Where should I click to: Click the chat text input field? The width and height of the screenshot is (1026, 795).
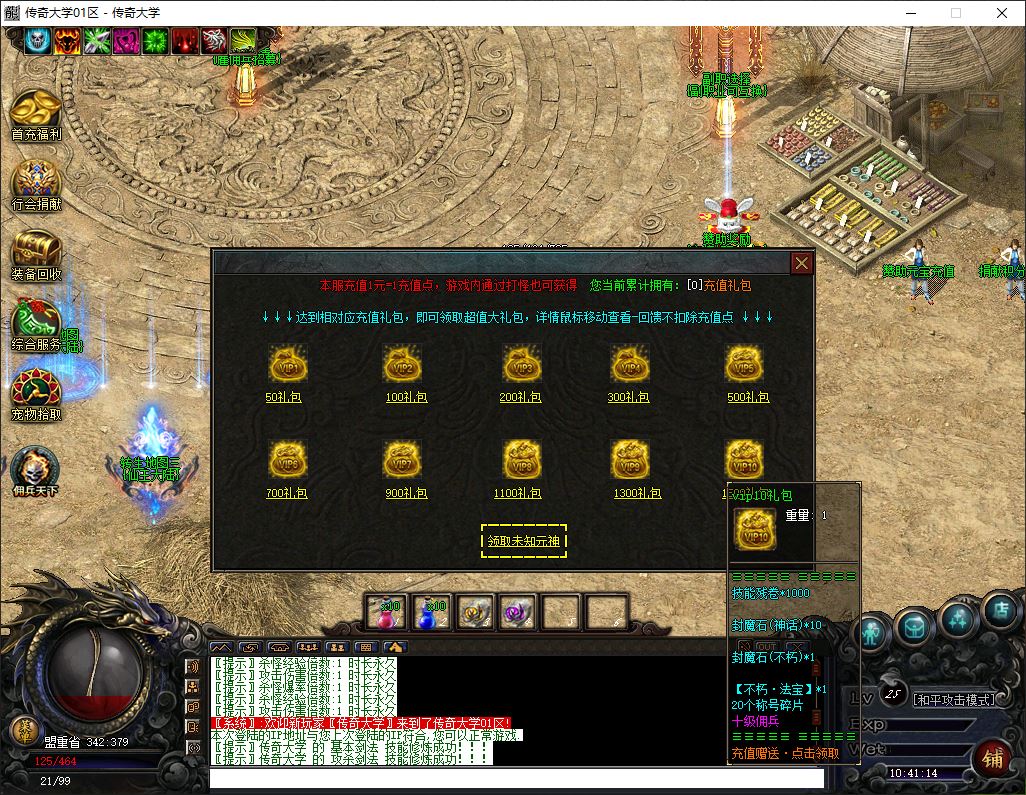click(515, 779)
